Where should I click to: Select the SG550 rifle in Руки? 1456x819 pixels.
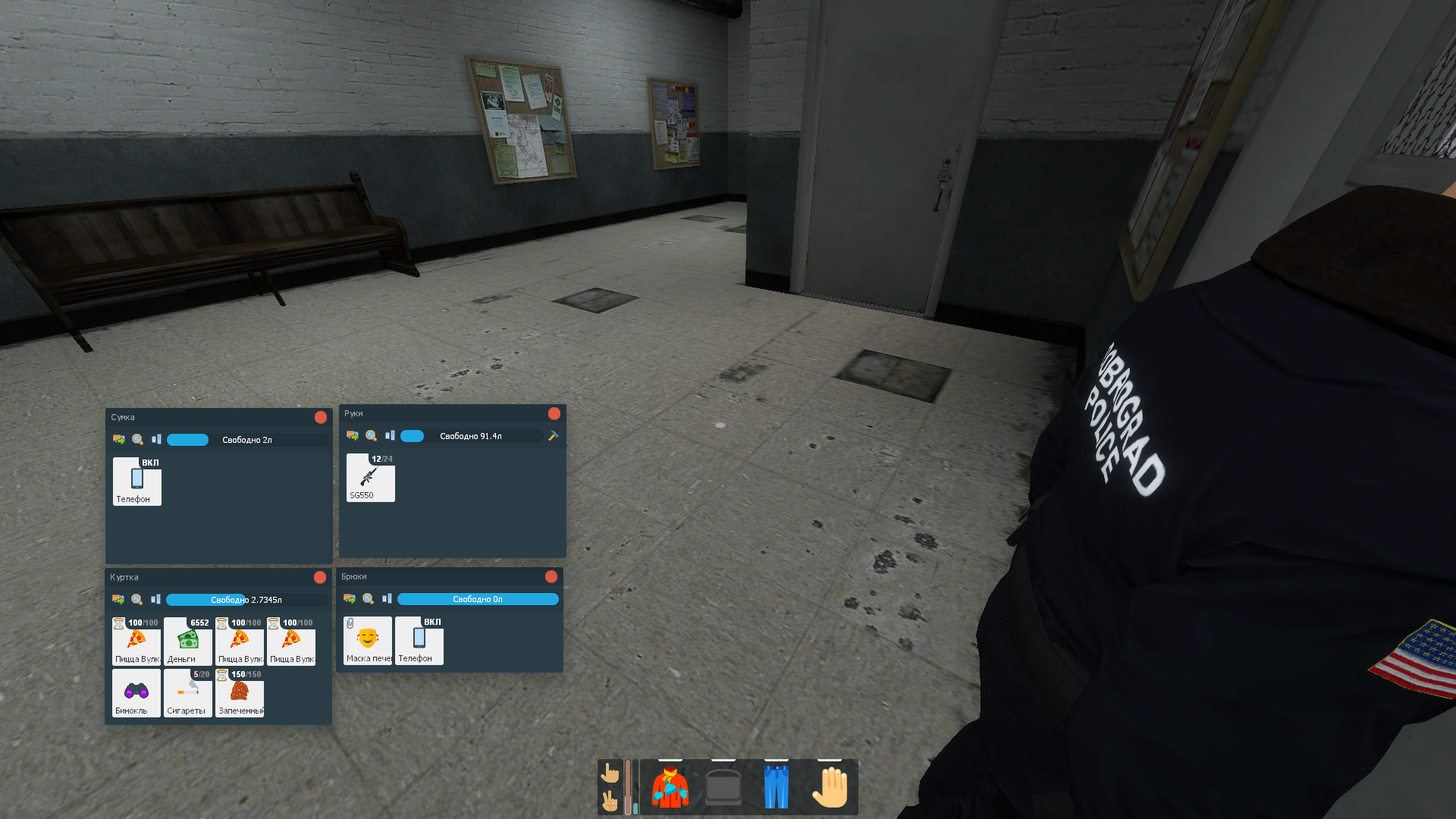point(370,478)
